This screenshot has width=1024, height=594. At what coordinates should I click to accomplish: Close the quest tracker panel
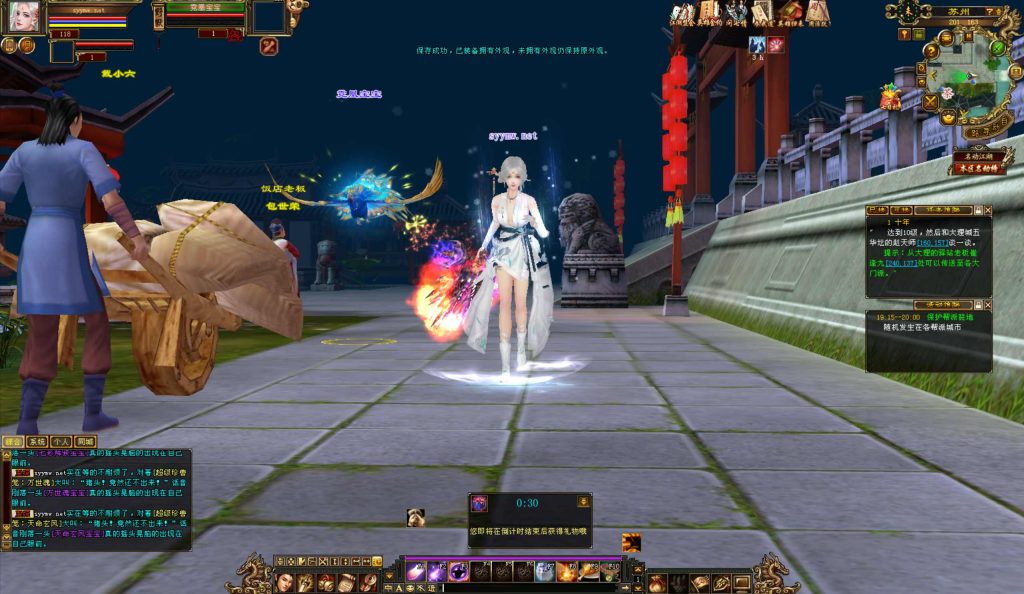click(x=988, y=211)
